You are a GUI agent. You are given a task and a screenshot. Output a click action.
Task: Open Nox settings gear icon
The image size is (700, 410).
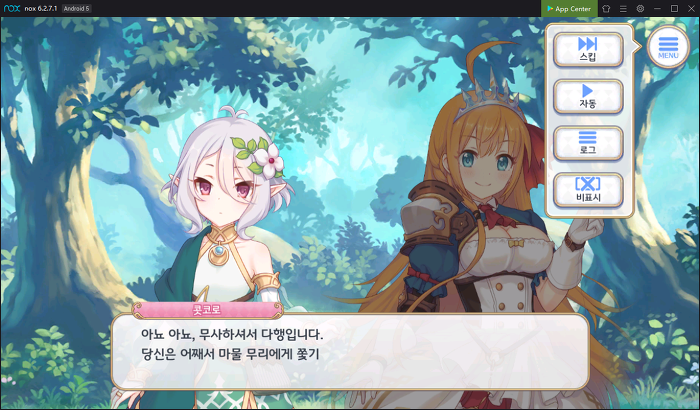(640, 8)
